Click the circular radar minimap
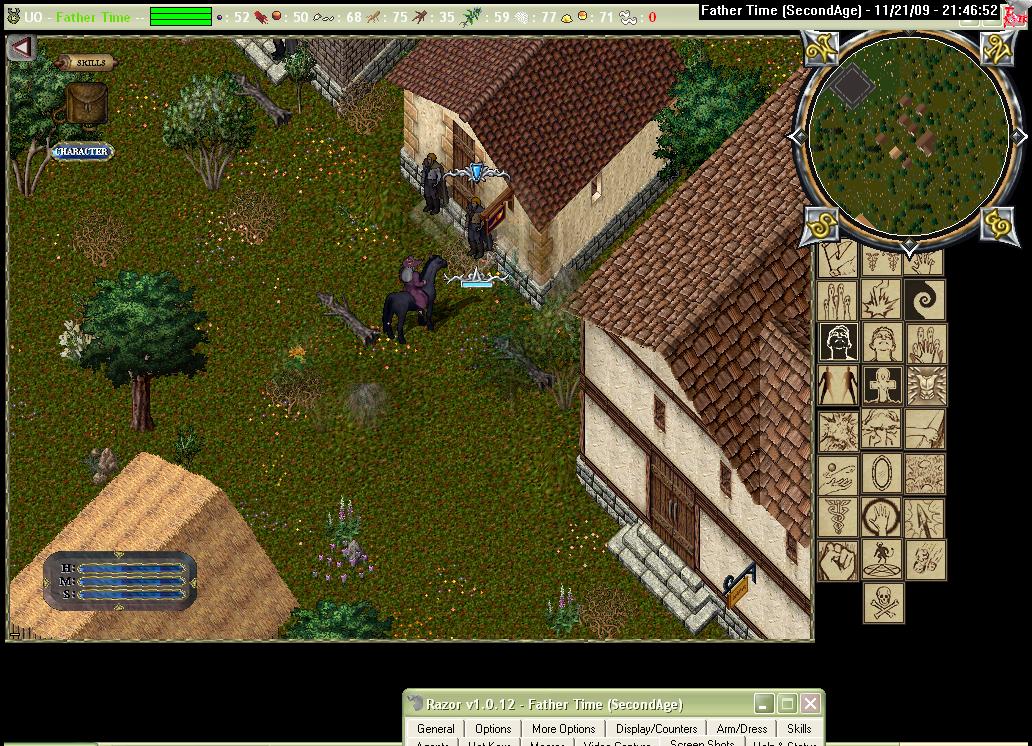 (x=908, y=136)
